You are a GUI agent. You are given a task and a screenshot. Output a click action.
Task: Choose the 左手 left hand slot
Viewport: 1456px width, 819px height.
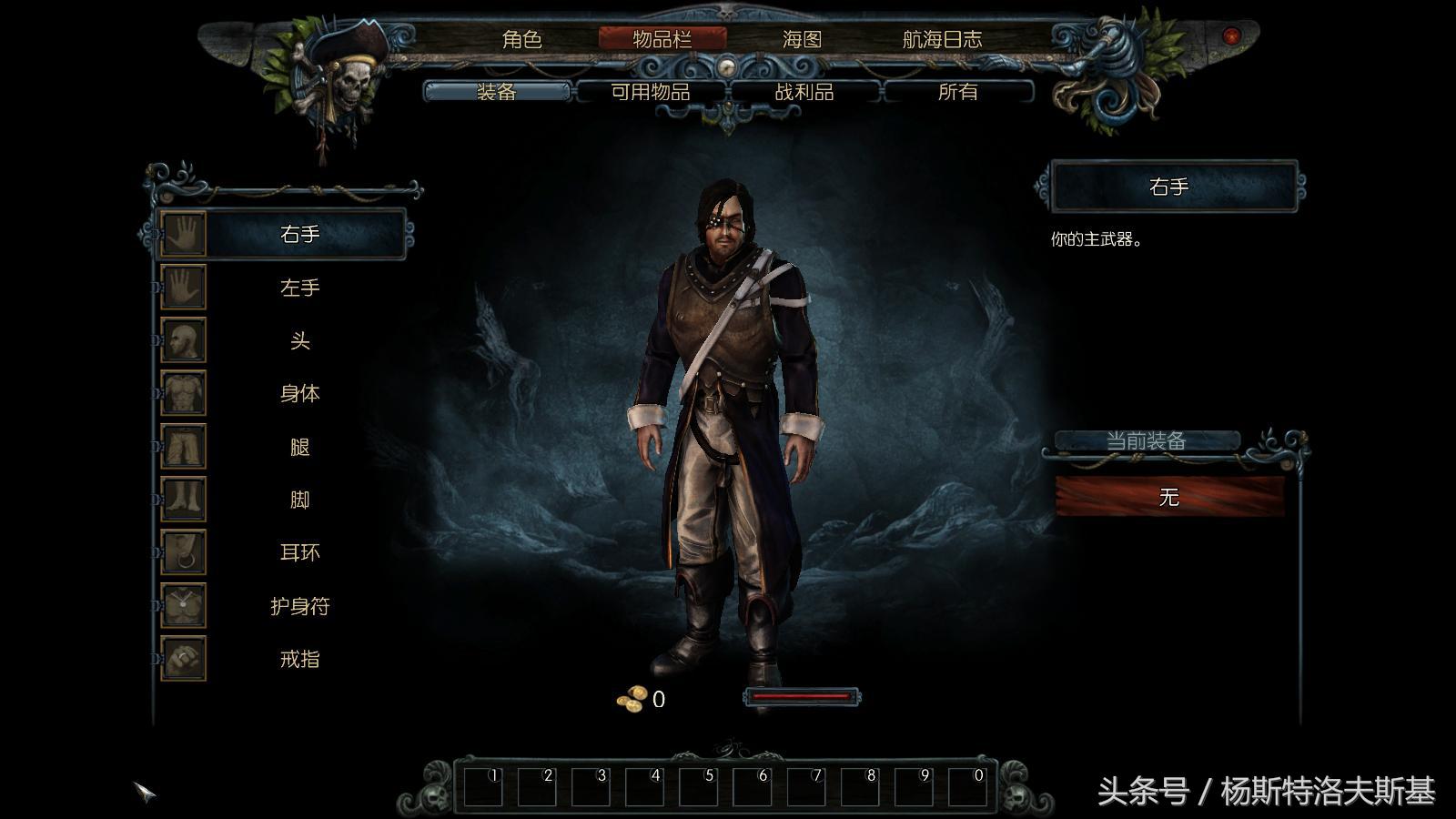click(299, 288)
